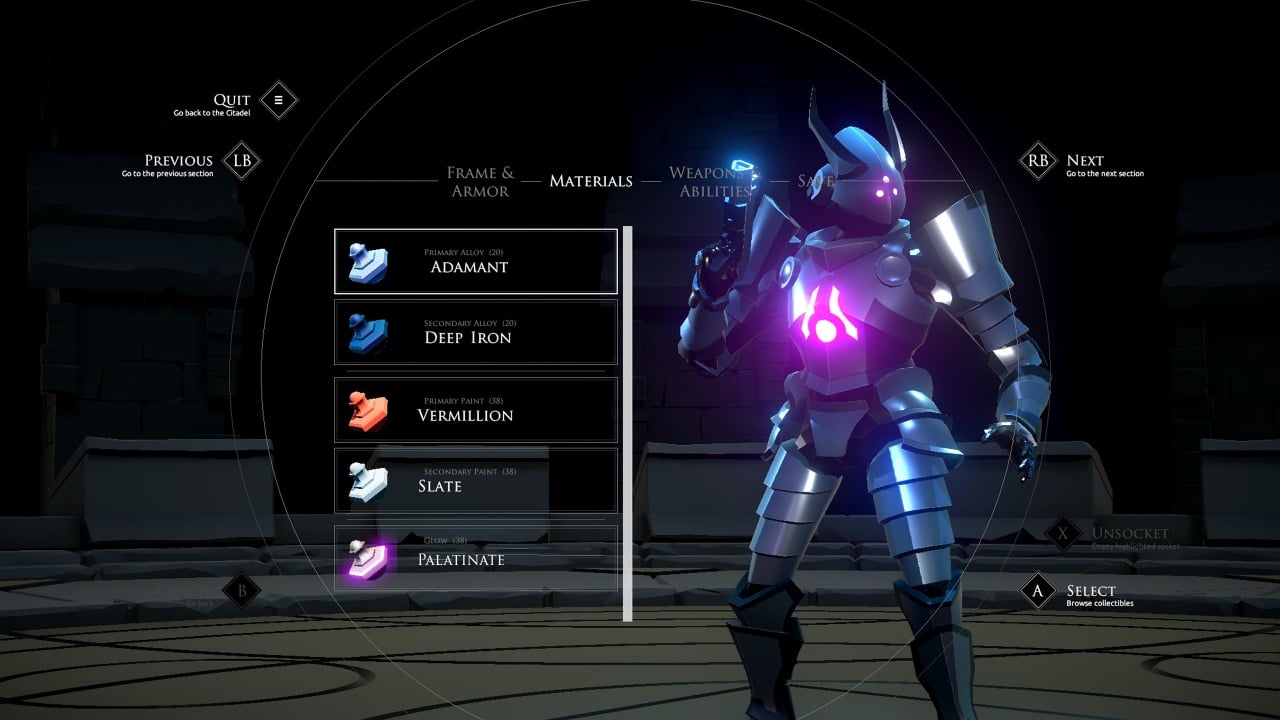
Task: Open the Vermillion primary paint slot
Action: pyautogui.click(x=475, y=409)
